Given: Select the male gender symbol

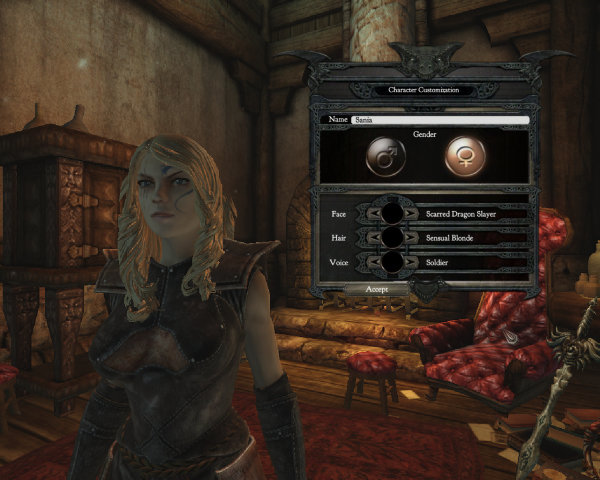Looking at the screenshot, I should click(x=383, y=156).
